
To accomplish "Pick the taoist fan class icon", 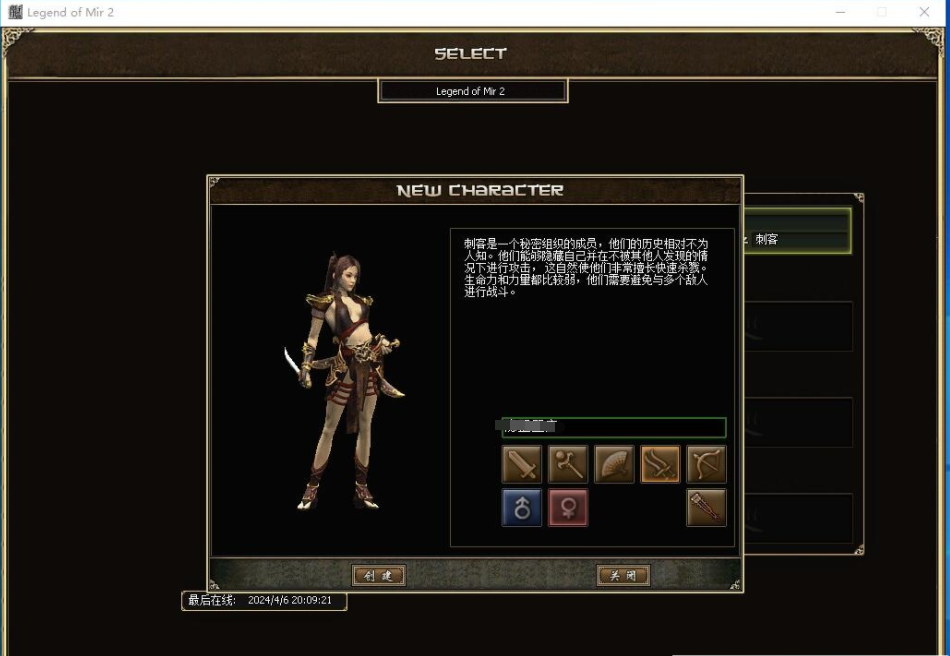I will tap(614, 464).
